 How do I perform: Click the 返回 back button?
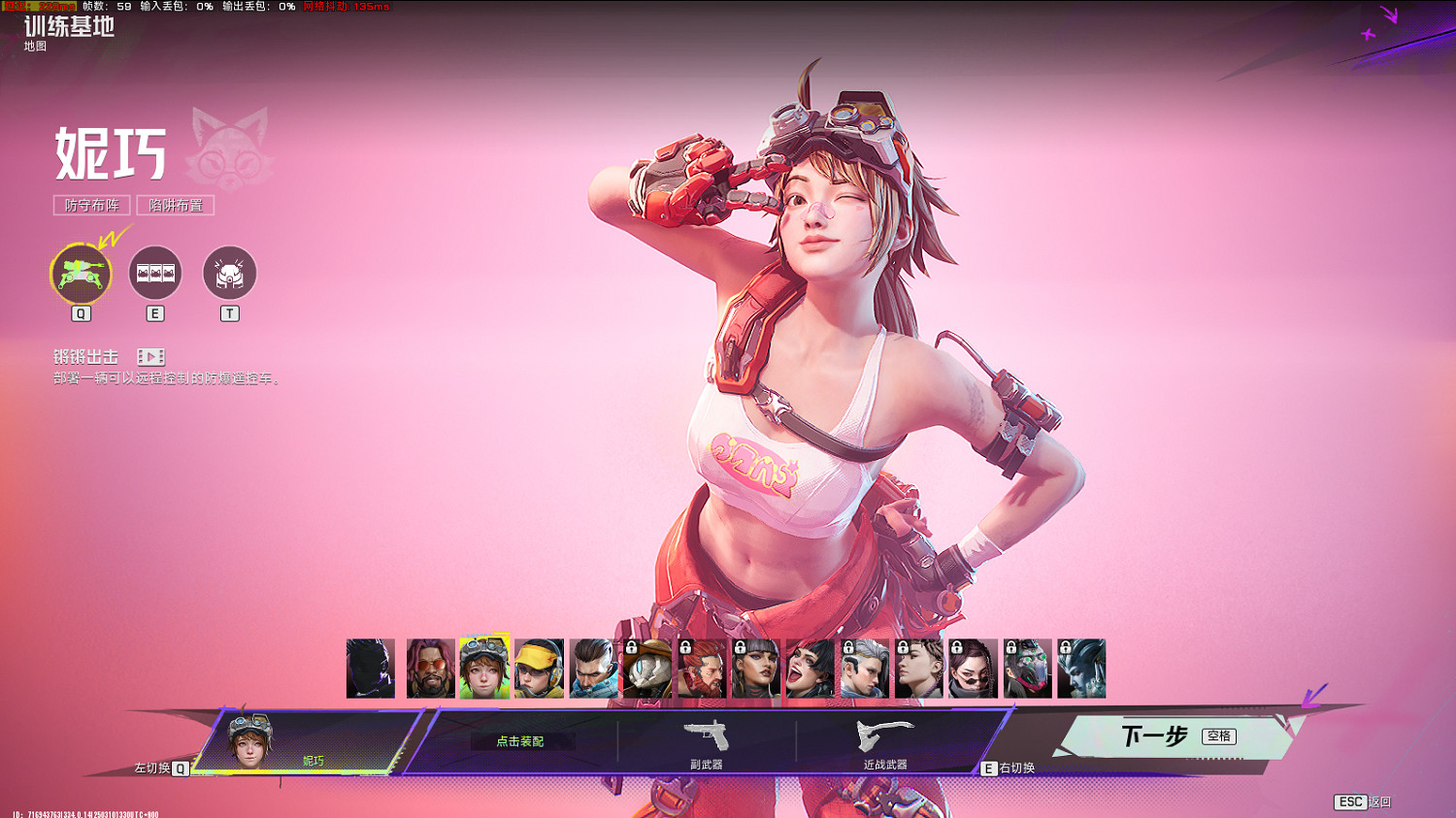tap(1364, 802)
